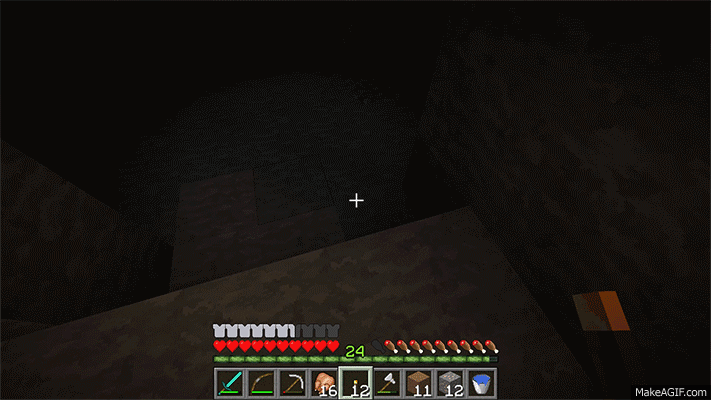
Task: Equip the iron axe from the hotbar
Action: click(x=387, y=383)
